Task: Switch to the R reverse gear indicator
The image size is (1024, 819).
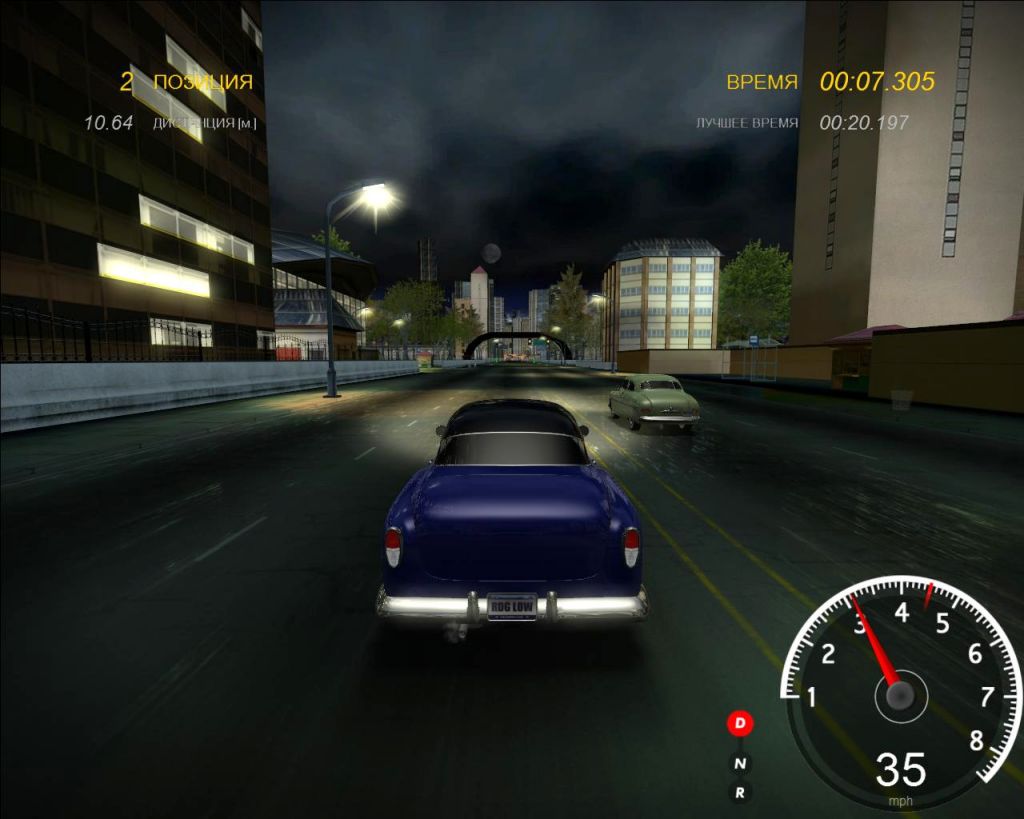Action: point(740,793)
